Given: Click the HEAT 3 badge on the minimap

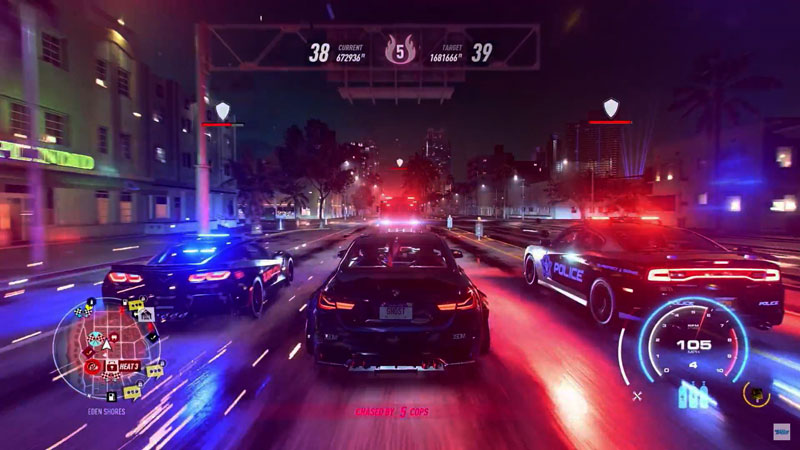Looking at the screenshot, I should tap(129, 366).
